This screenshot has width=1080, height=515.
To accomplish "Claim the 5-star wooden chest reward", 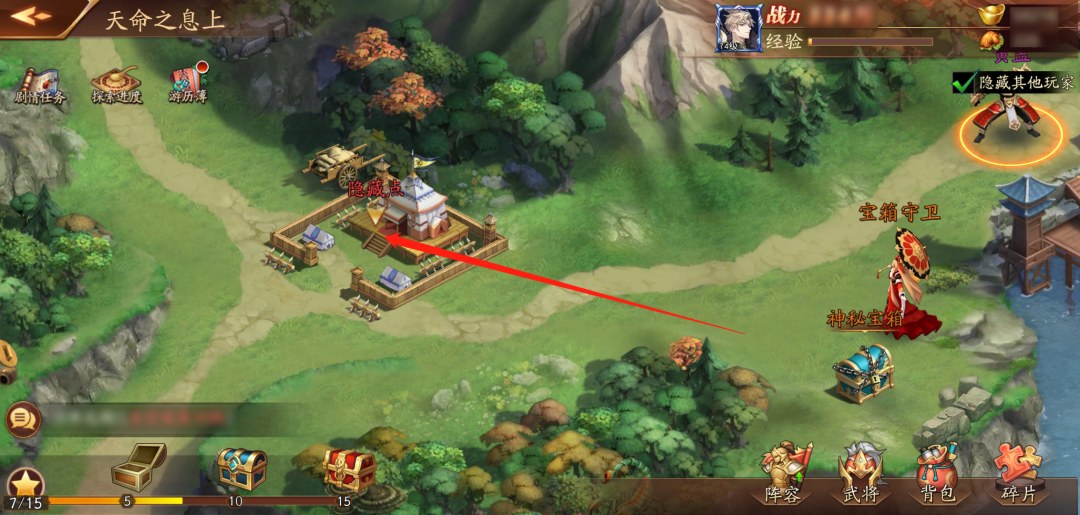I will click(137, 466).
